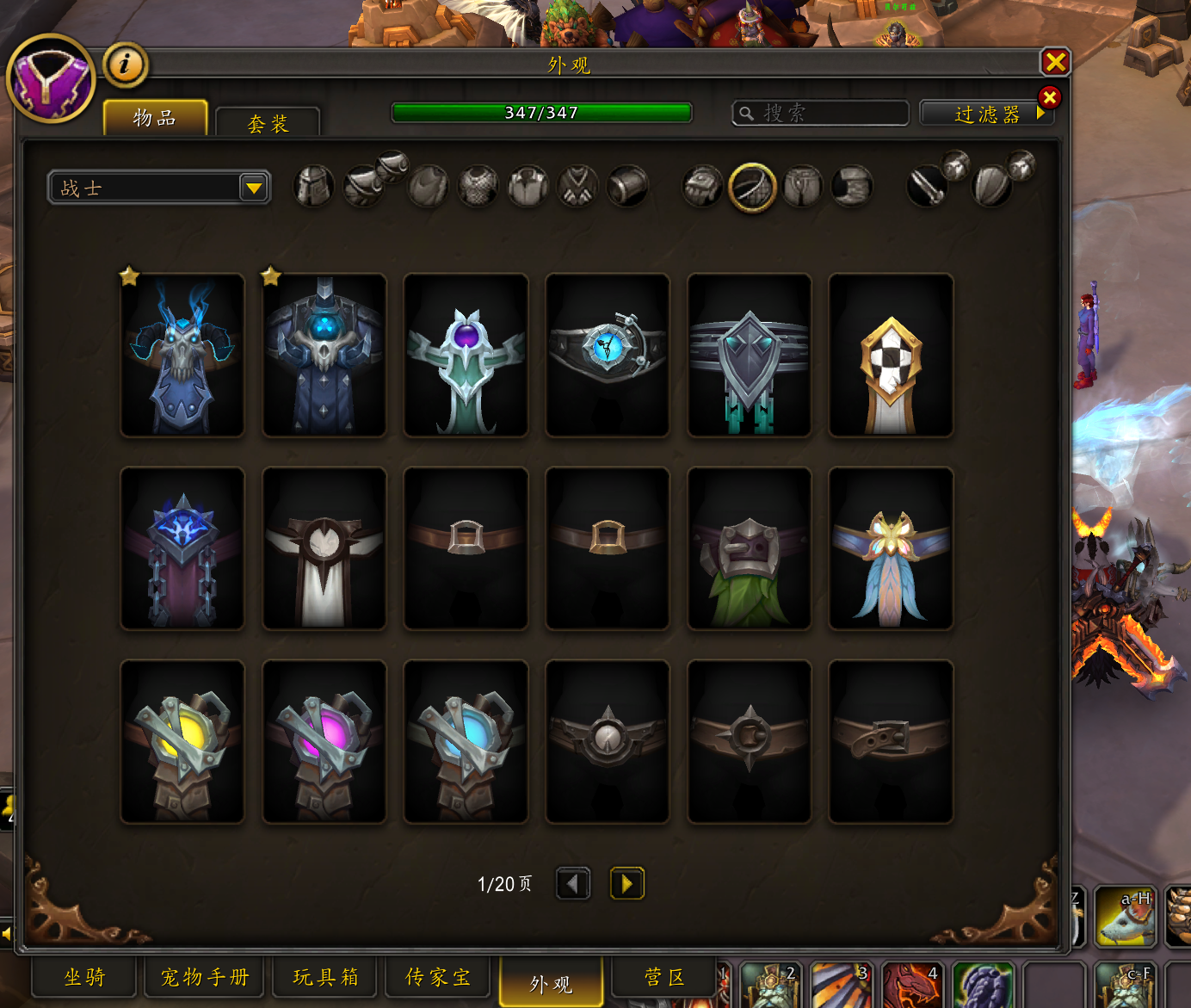Open the 战士 class dropdown
Viewport: 1191px width, 1008px height.
click(160, 188)
